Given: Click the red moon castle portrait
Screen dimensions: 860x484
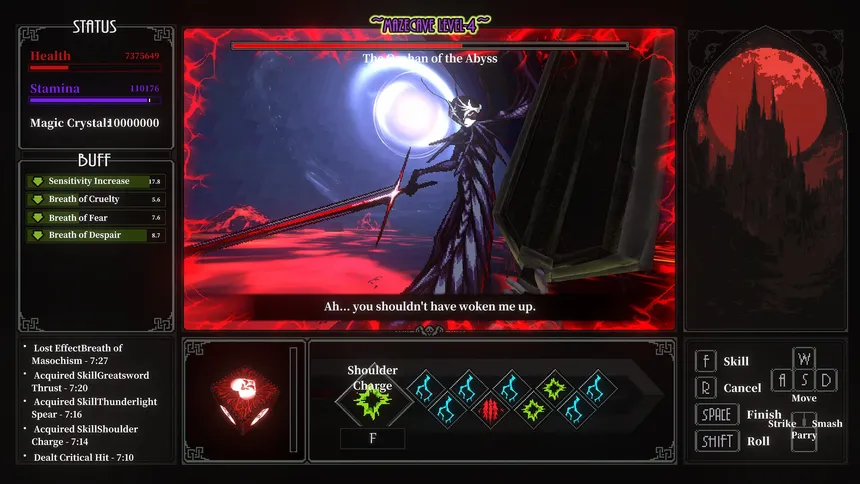Looking at the screenshot, I should point(765,180).
